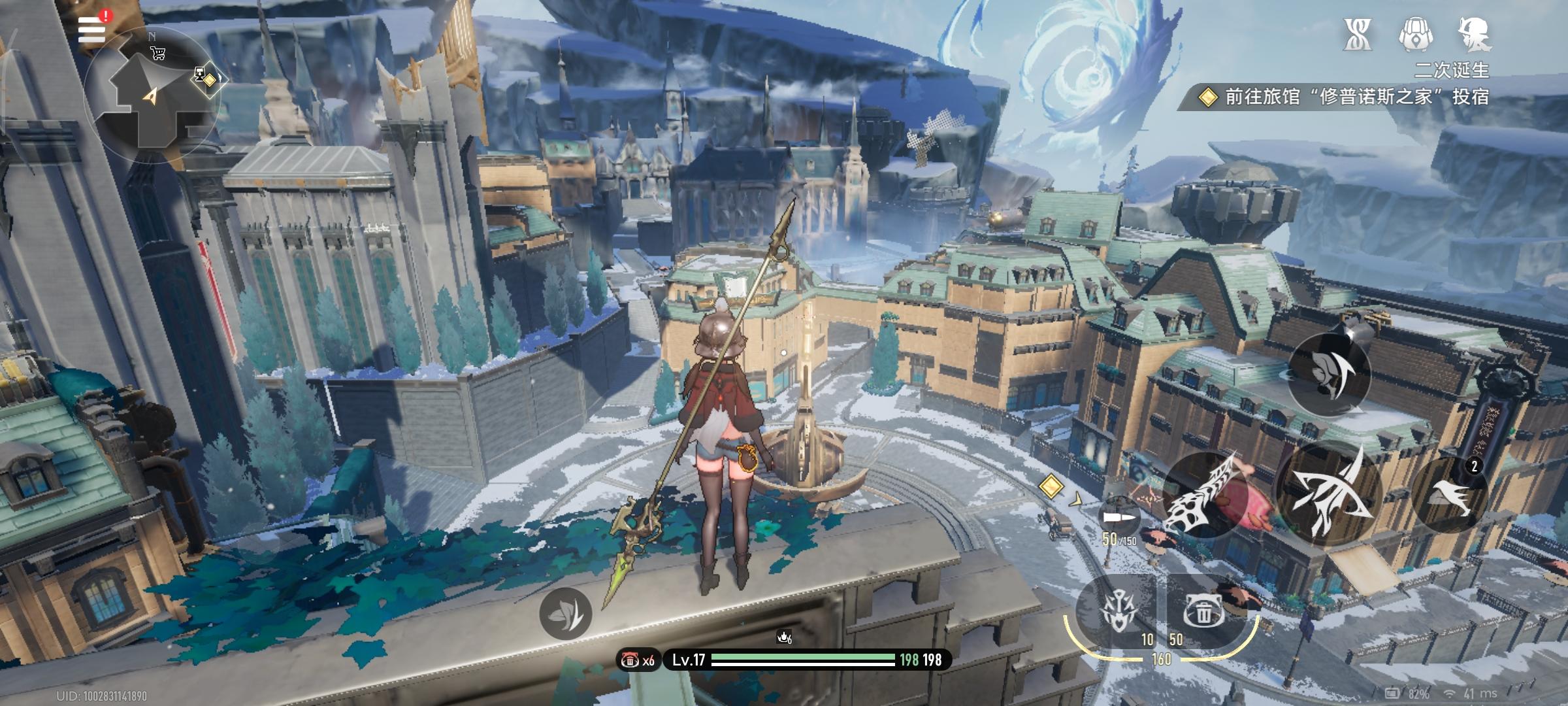Open the hourglass-shaped icon in top bar
The width and height of the screenshot is (1568, 706).
click(1357, 34)
